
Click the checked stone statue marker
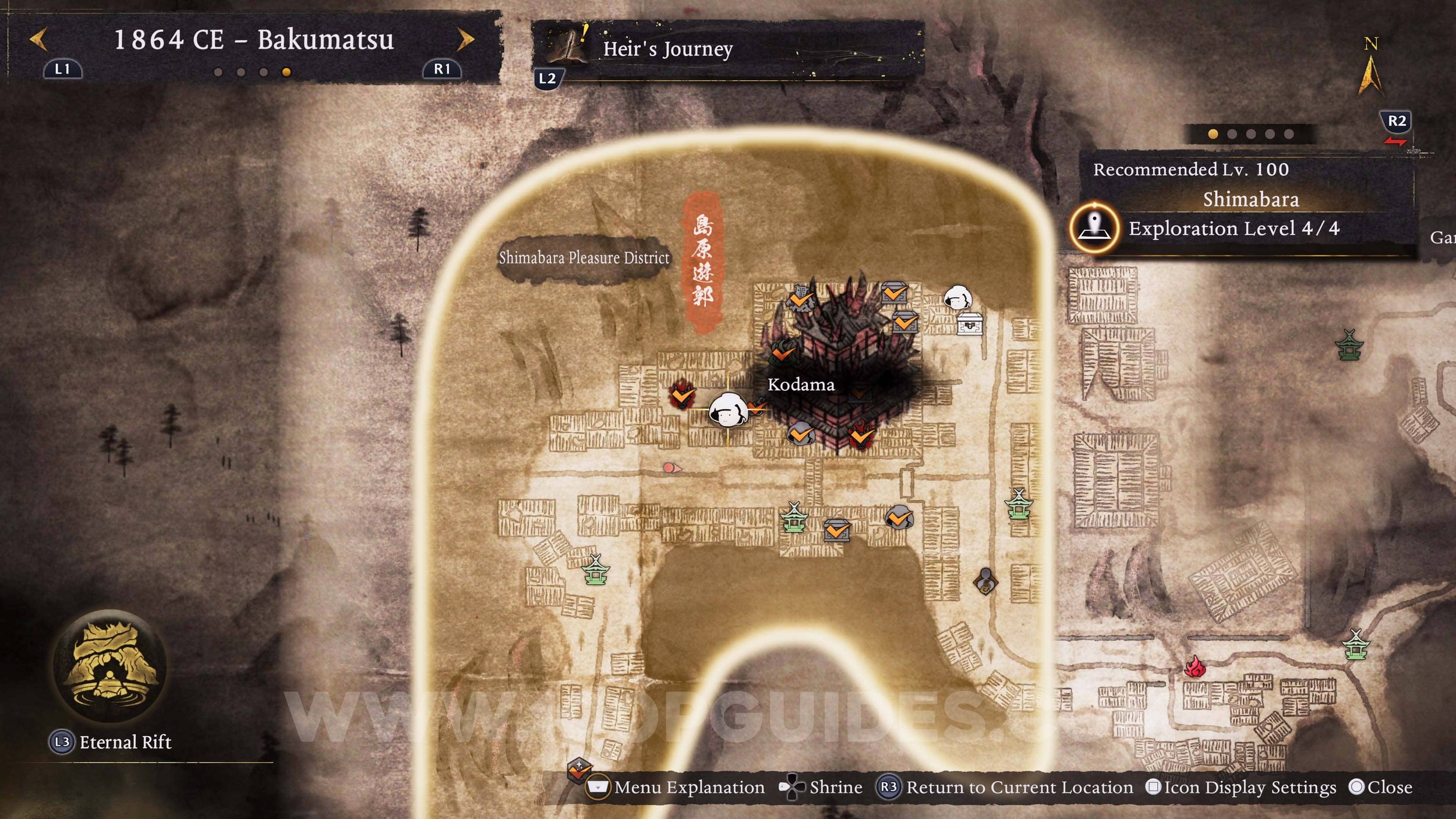(x=801, y=299)
